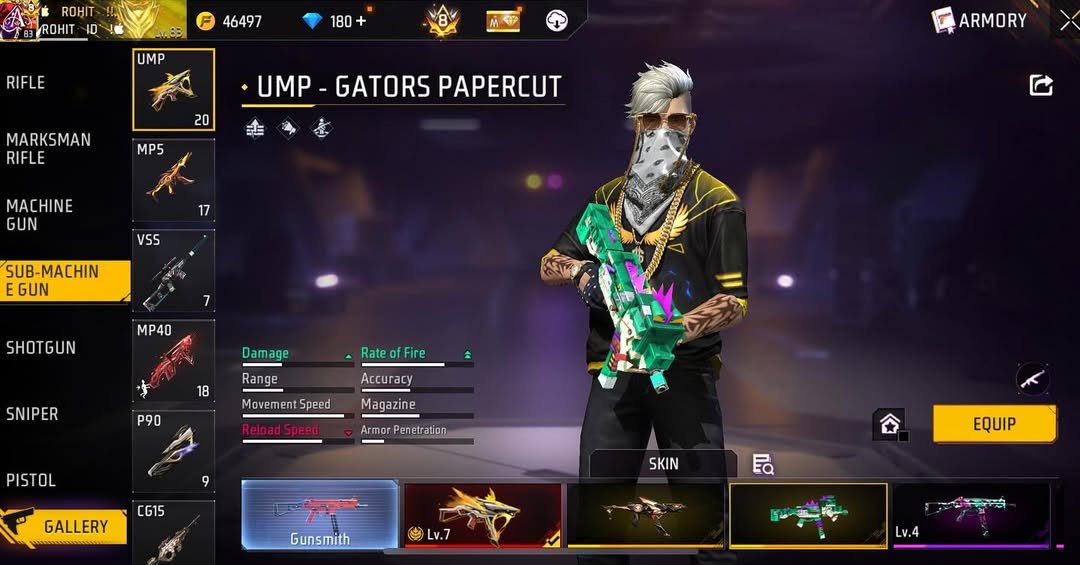Switch to the Rifle category
The width and height of the screenshot is (1080, 565).
pos(26,83)
